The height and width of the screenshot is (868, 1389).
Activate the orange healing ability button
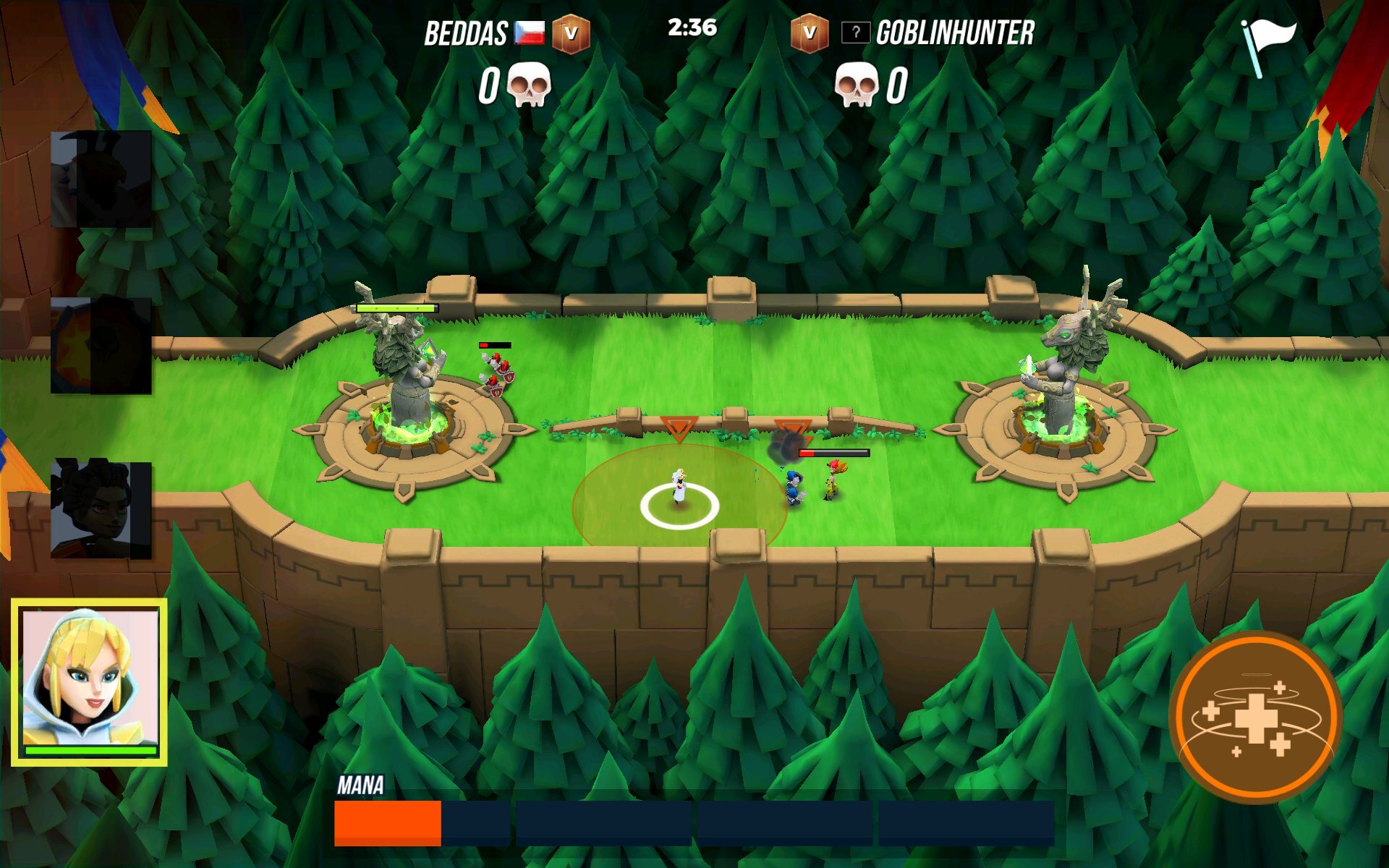[x=1256, y=718]
